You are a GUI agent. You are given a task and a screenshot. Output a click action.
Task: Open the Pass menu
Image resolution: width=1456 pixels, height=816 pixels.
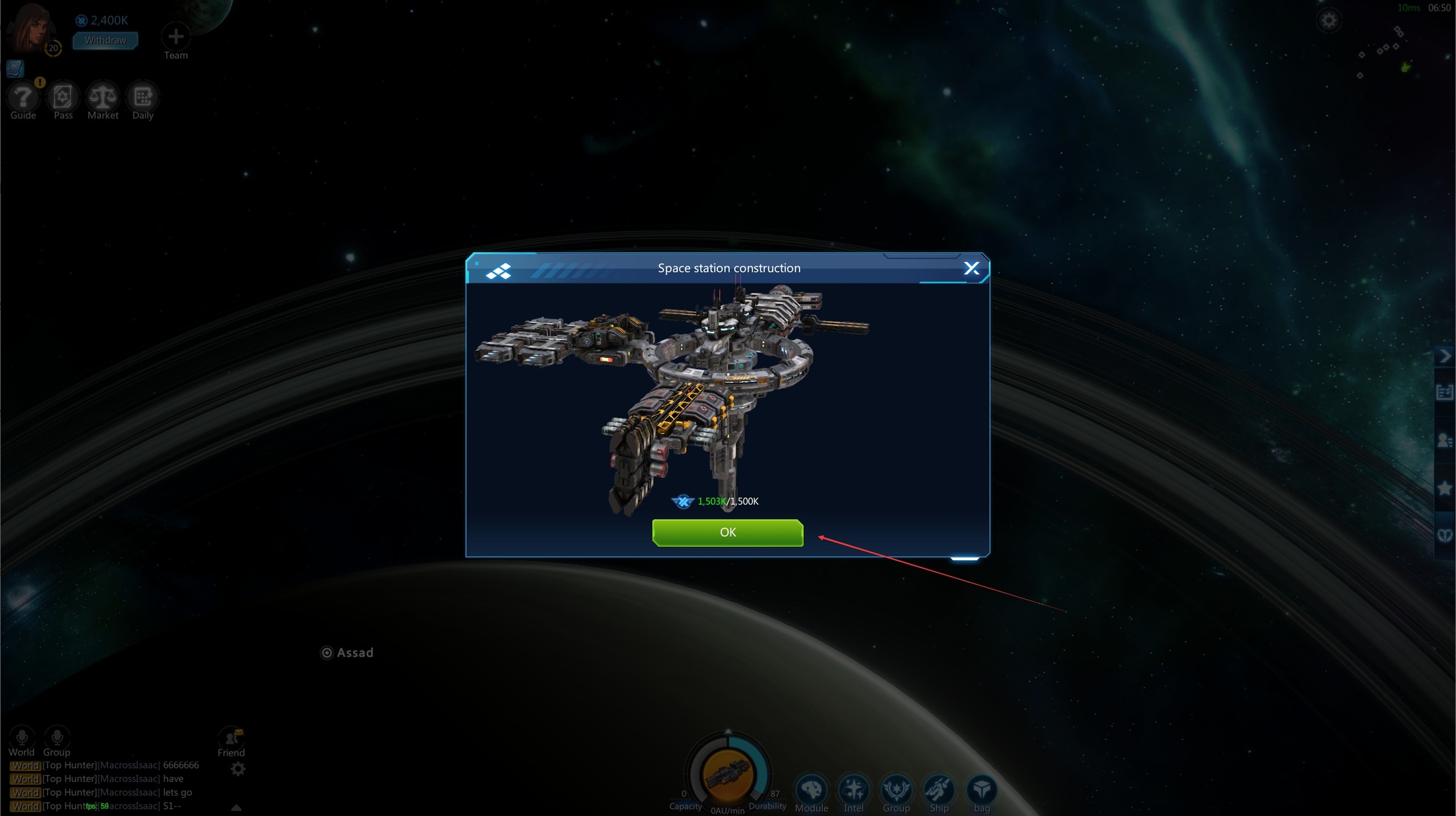[x=63, y=97]
